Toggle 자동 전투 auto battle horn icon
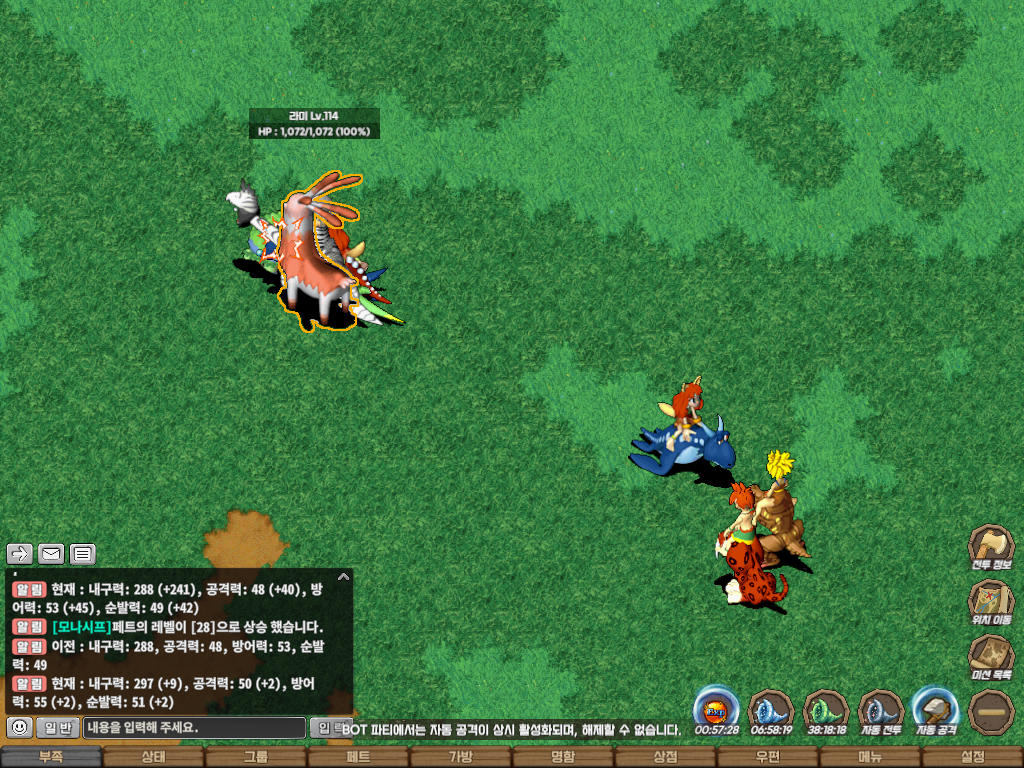1024x768 pixels. point(881,709)
